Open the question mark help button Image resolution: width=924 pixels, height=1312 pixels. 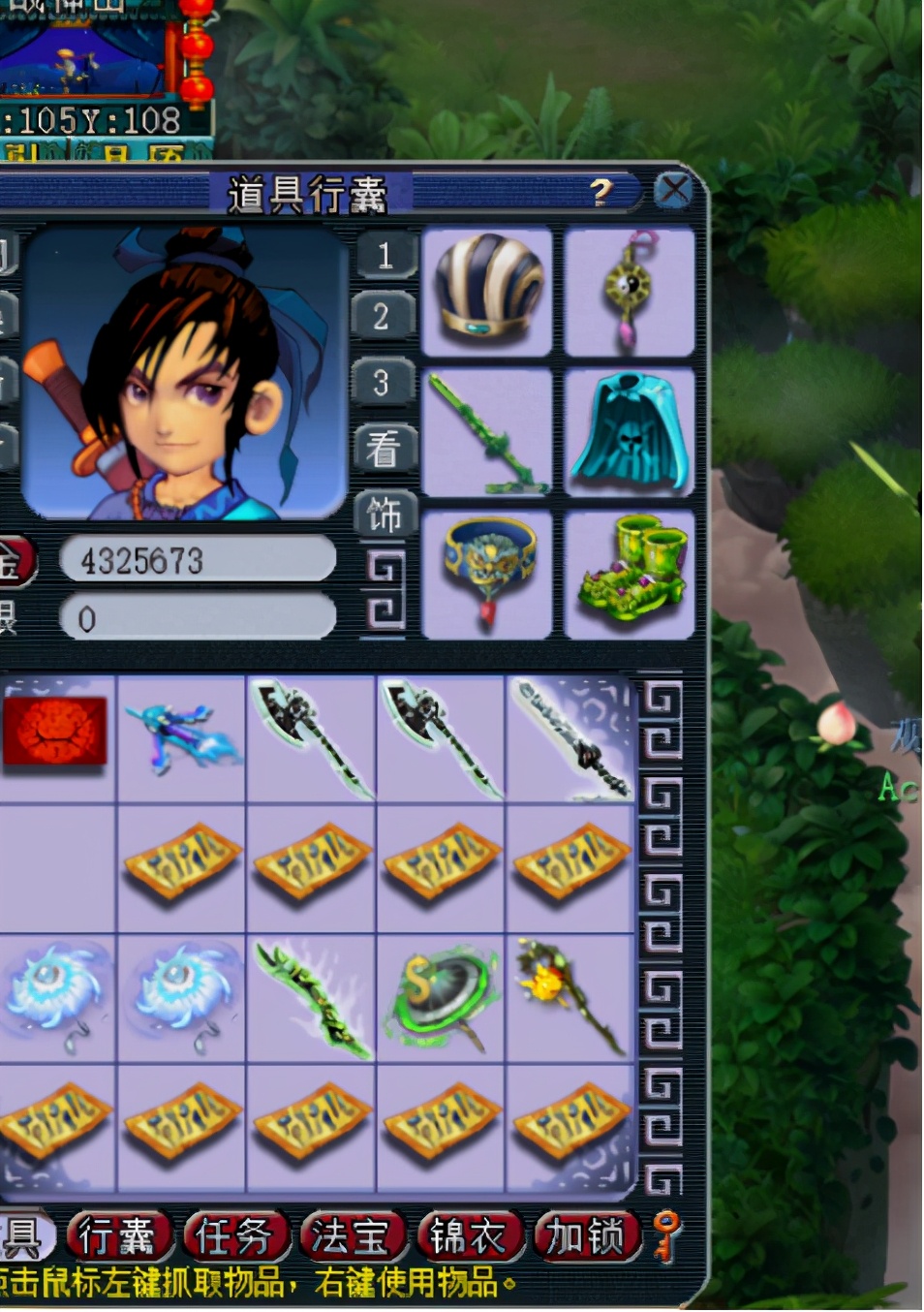point(601,192)
